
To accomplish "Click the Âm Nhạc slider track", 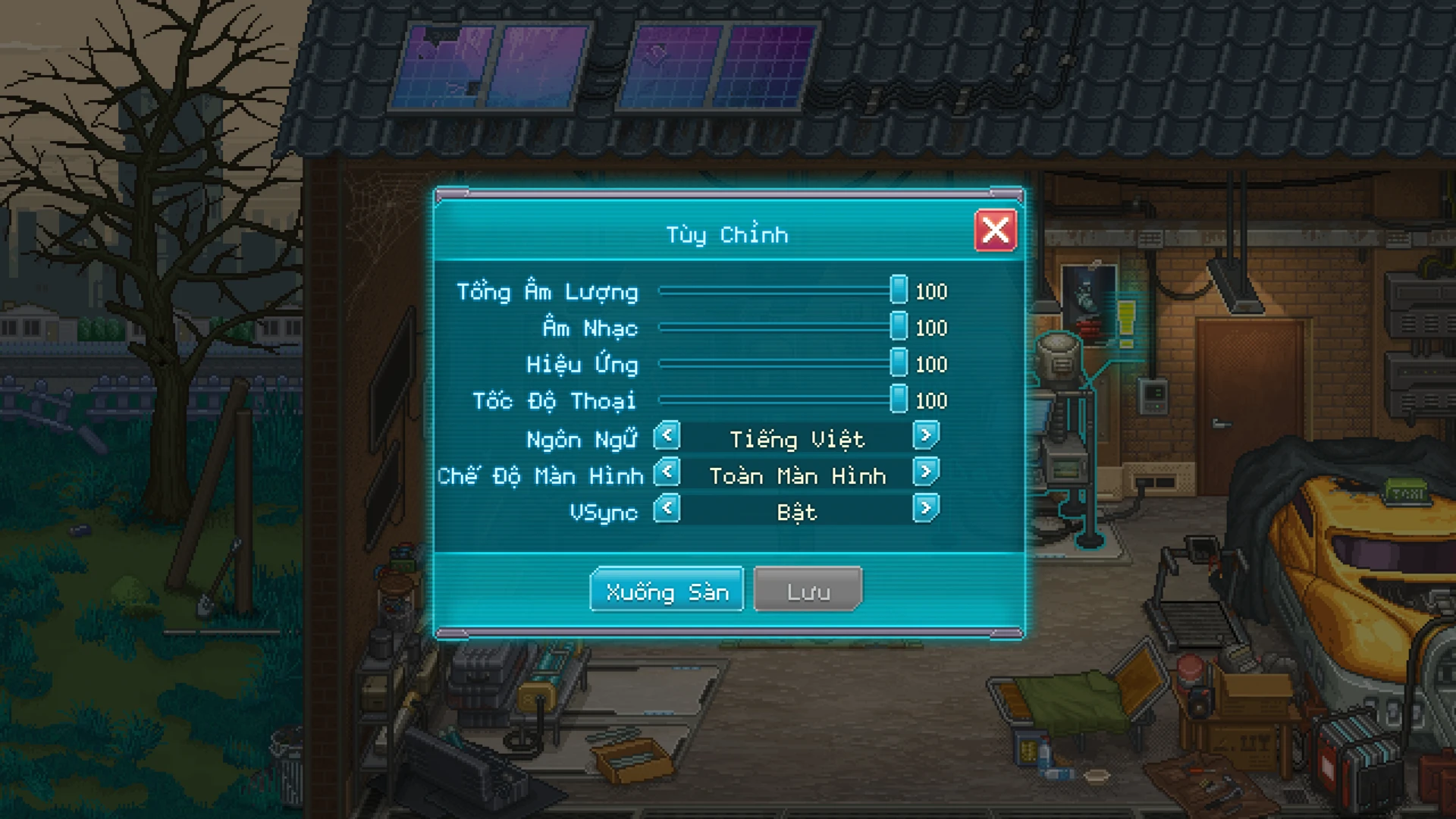I will tap(773, 327).
